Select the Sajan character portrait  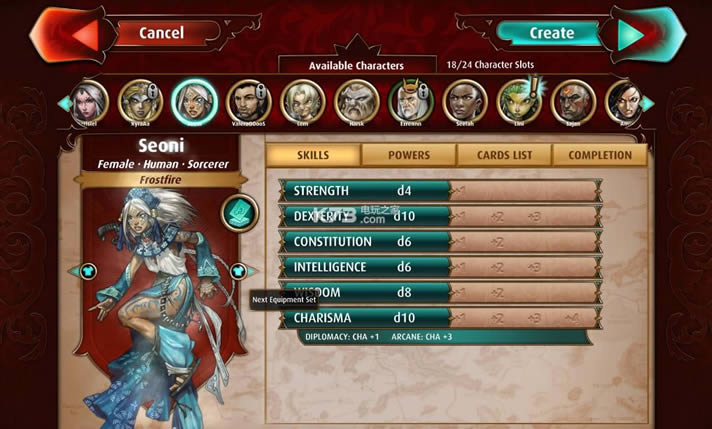click(572, 101)
